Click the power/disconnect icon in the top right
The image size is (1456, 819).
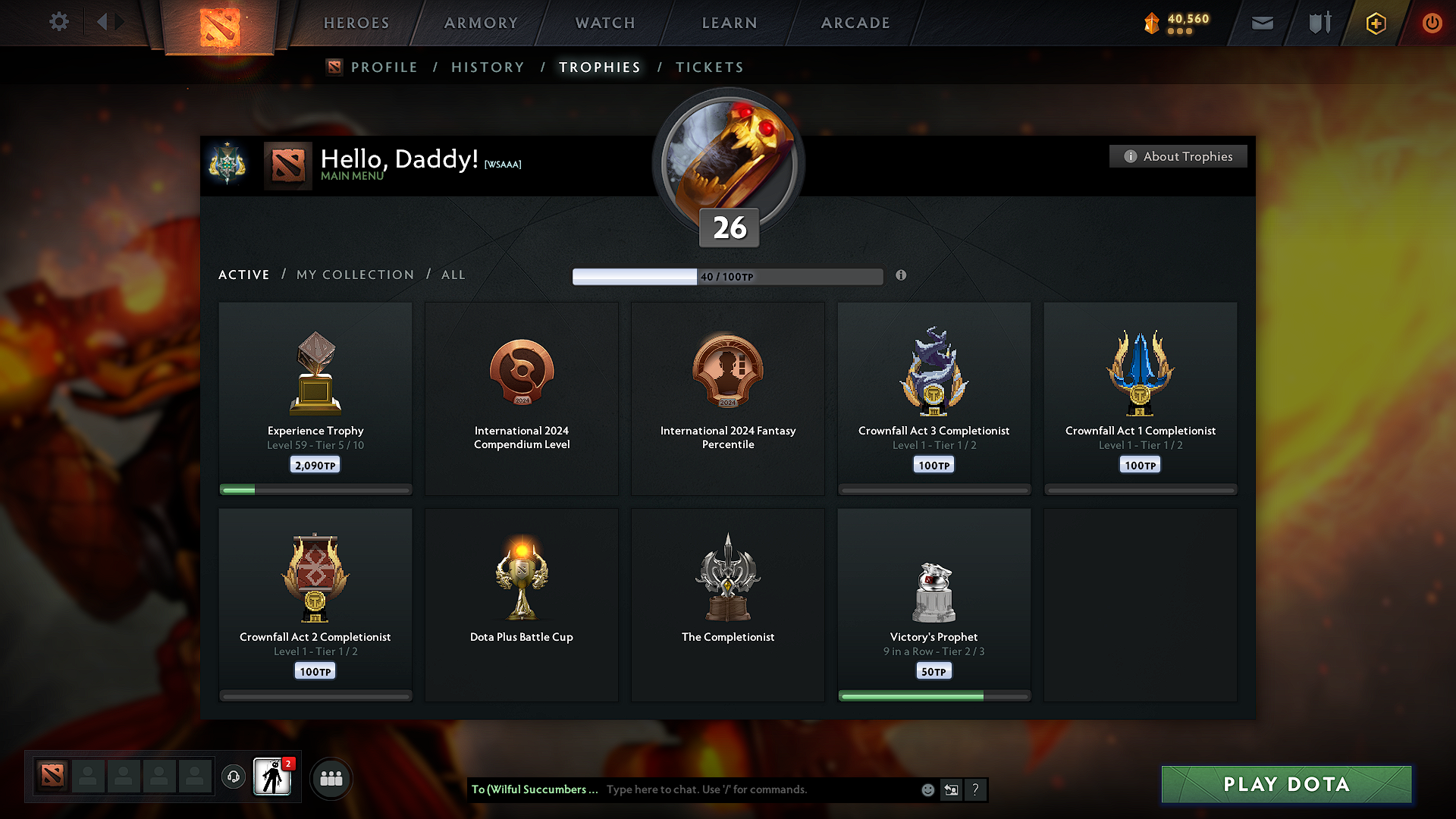click(x=1432, y=23)
